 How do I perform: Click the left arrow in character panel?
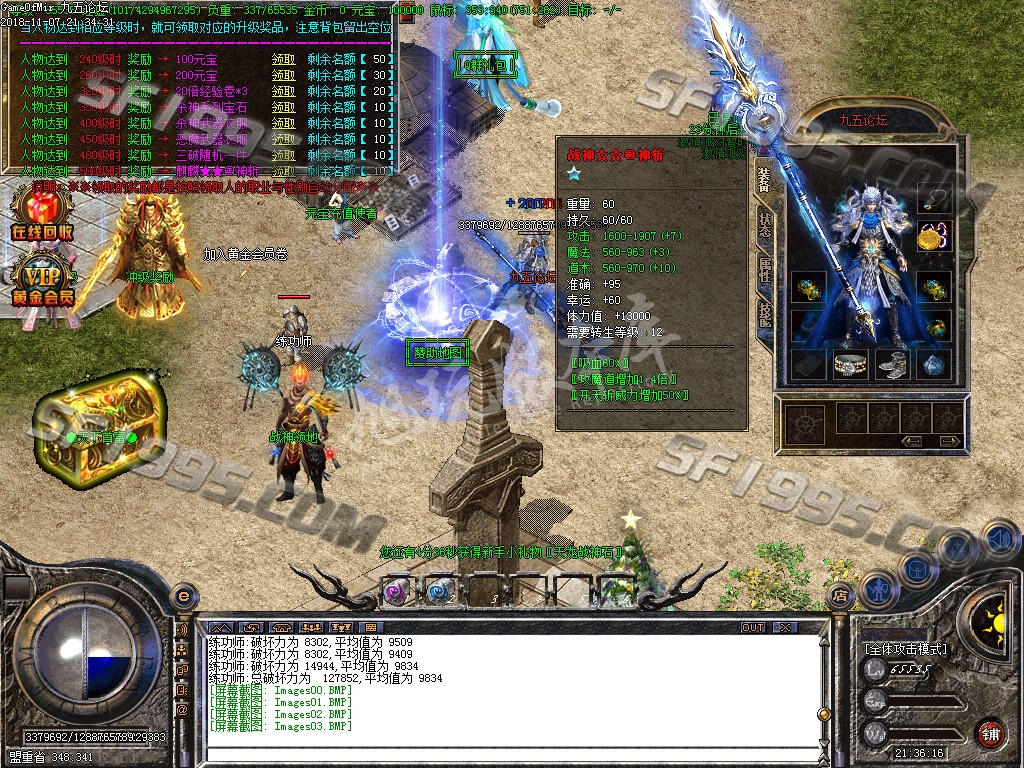coord(911,441)
